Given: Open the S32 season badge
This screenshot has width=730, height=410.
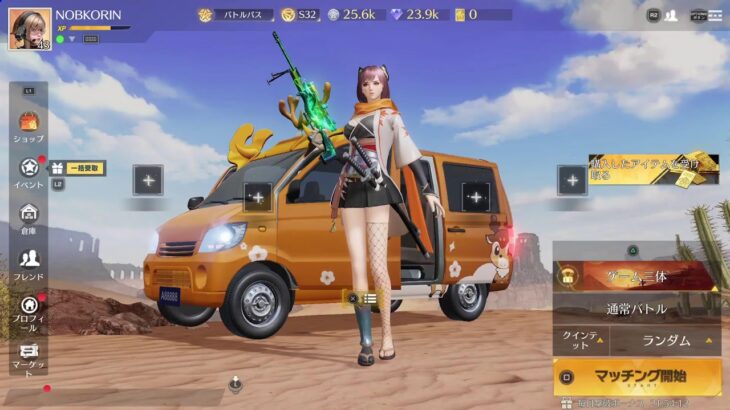Looking at the screenshot, I should (x=300, y=15).
